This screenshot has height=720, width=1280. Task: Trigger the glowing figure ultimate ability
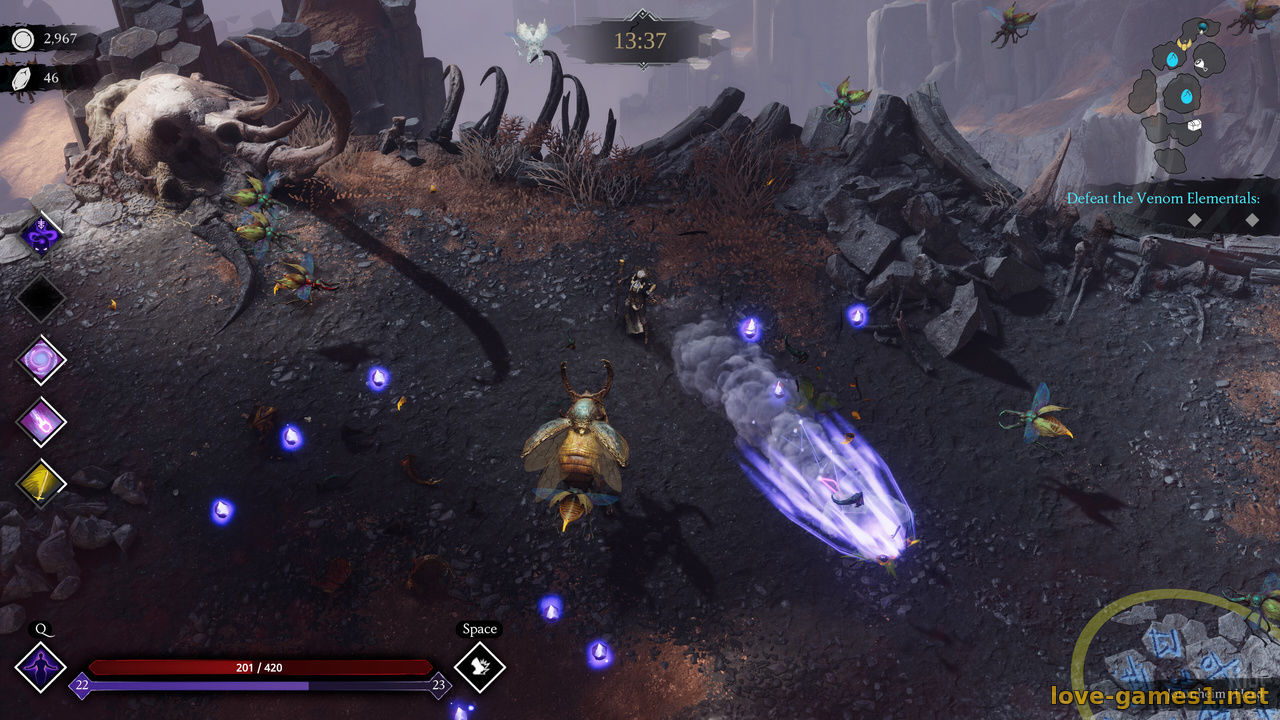point(41,667)
